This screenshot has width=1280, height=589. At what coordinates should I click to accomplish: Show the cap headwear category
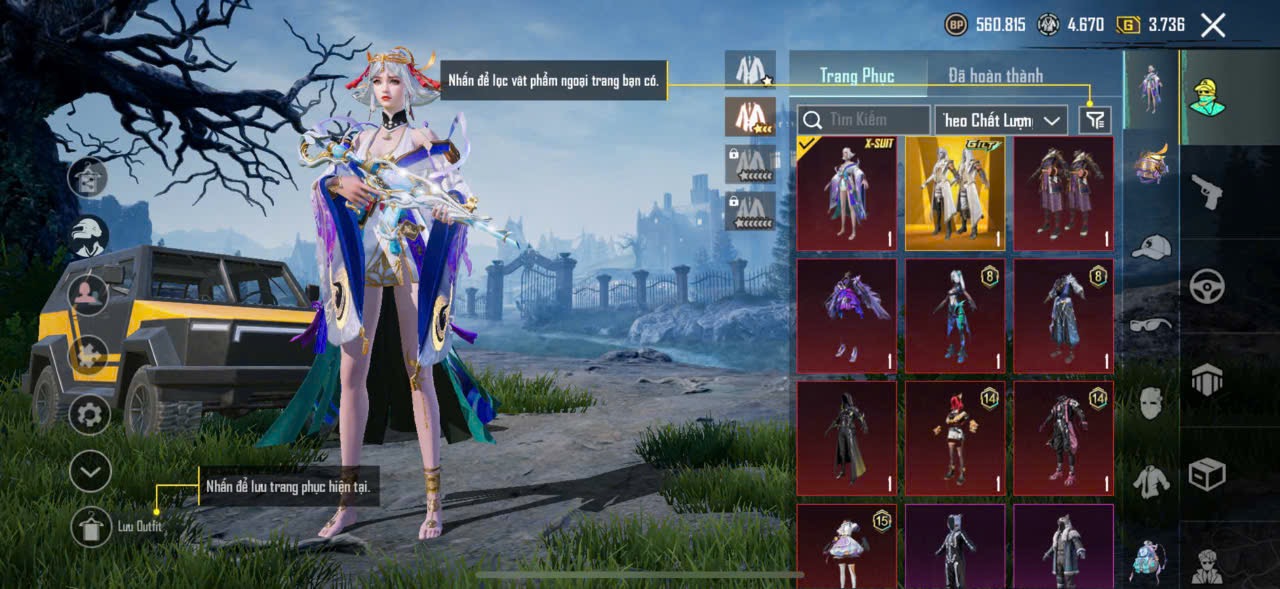pos(1151,246)
